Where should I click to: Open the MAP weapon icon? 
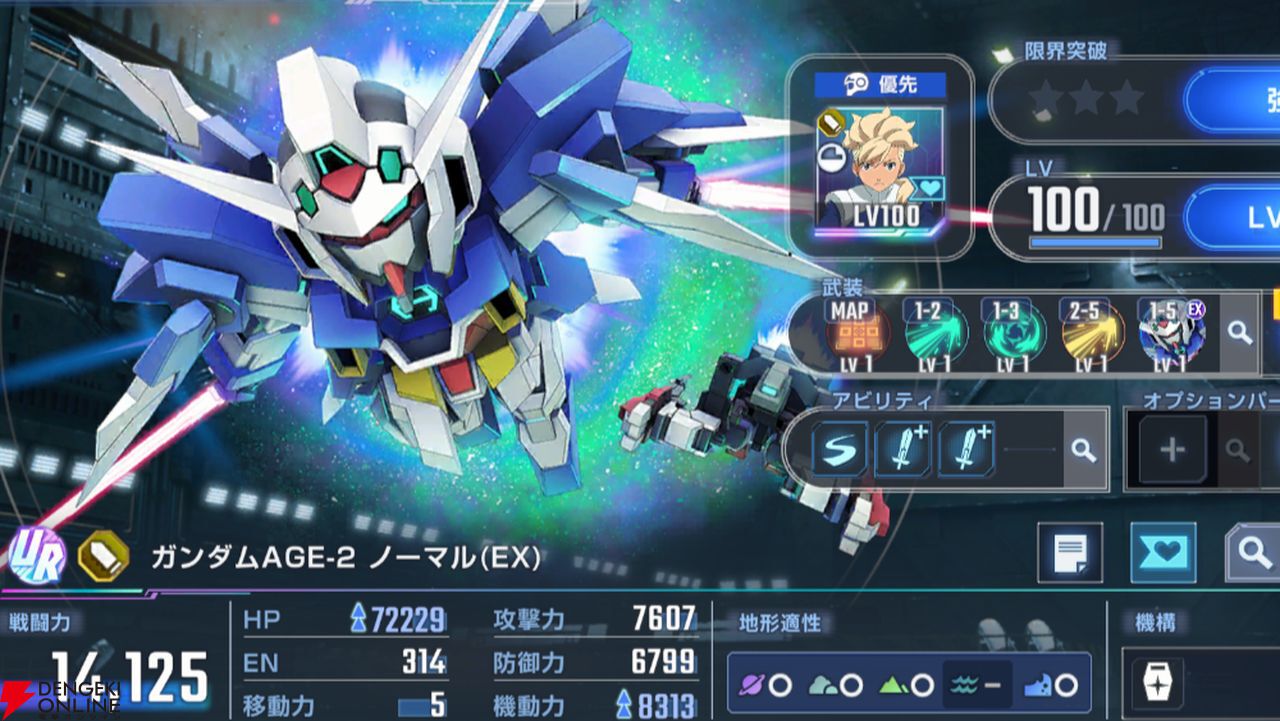pos(850,336)
